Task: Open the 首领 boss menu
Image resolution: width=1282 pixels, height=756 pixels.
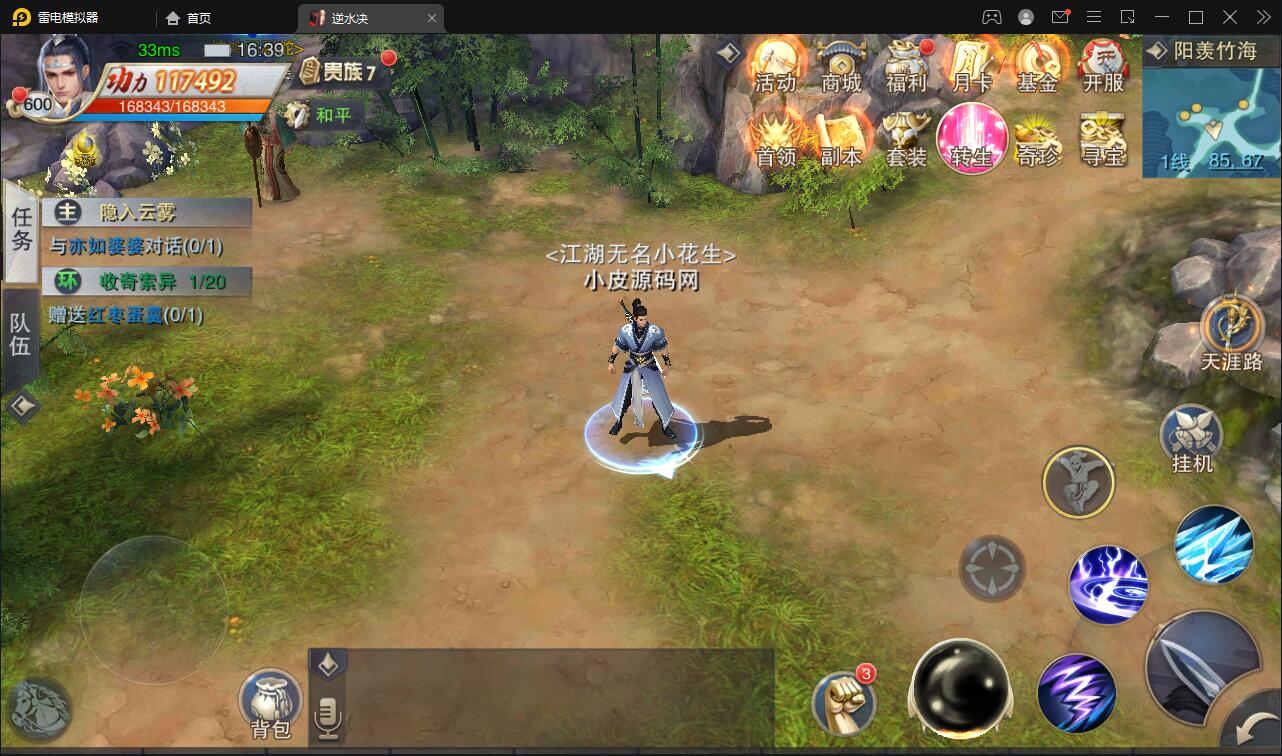Action: (775, 139)
